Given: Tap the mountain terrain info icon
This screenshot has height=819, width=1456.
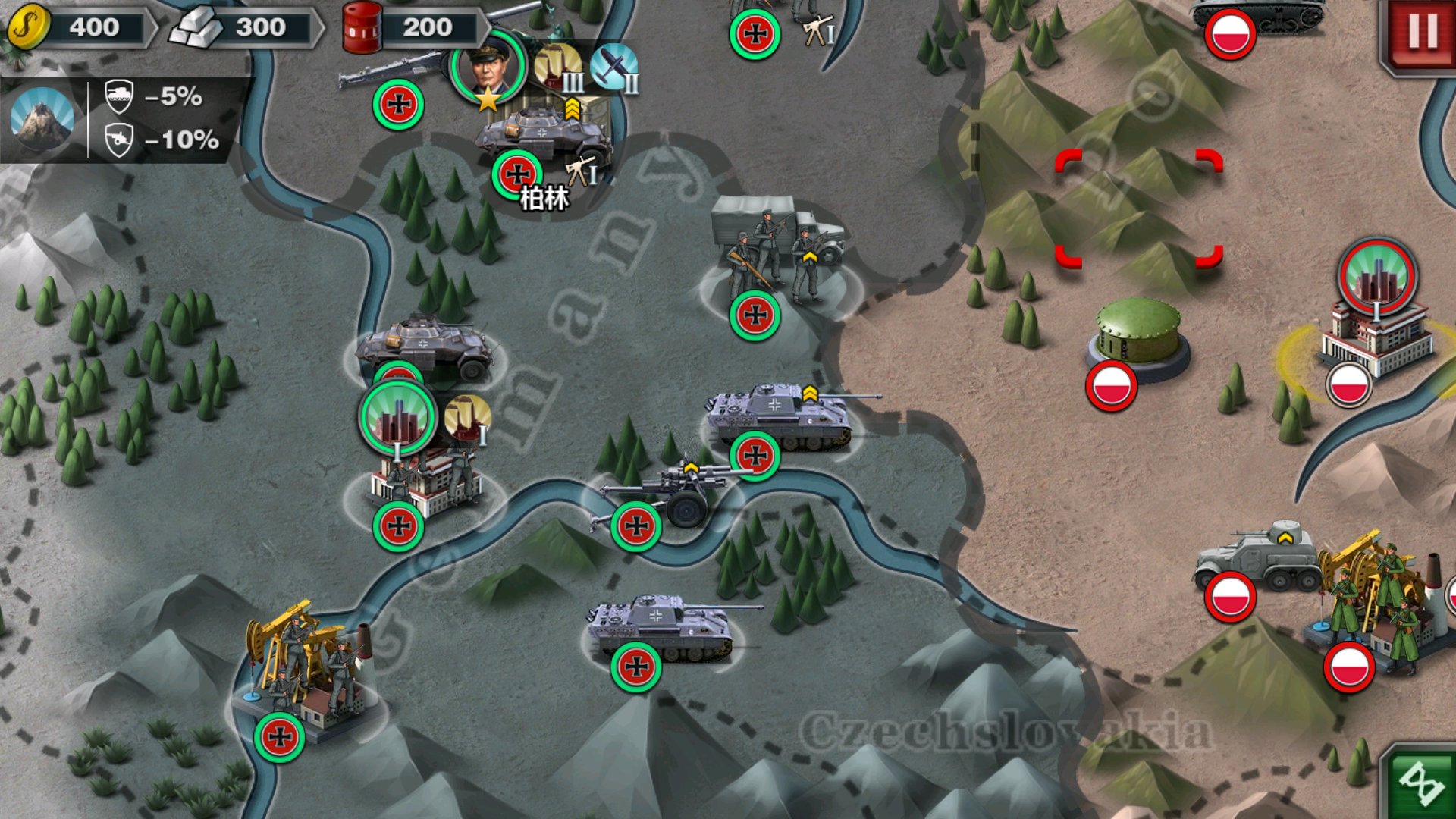Looking at the screenshot, I should point(42,118).
